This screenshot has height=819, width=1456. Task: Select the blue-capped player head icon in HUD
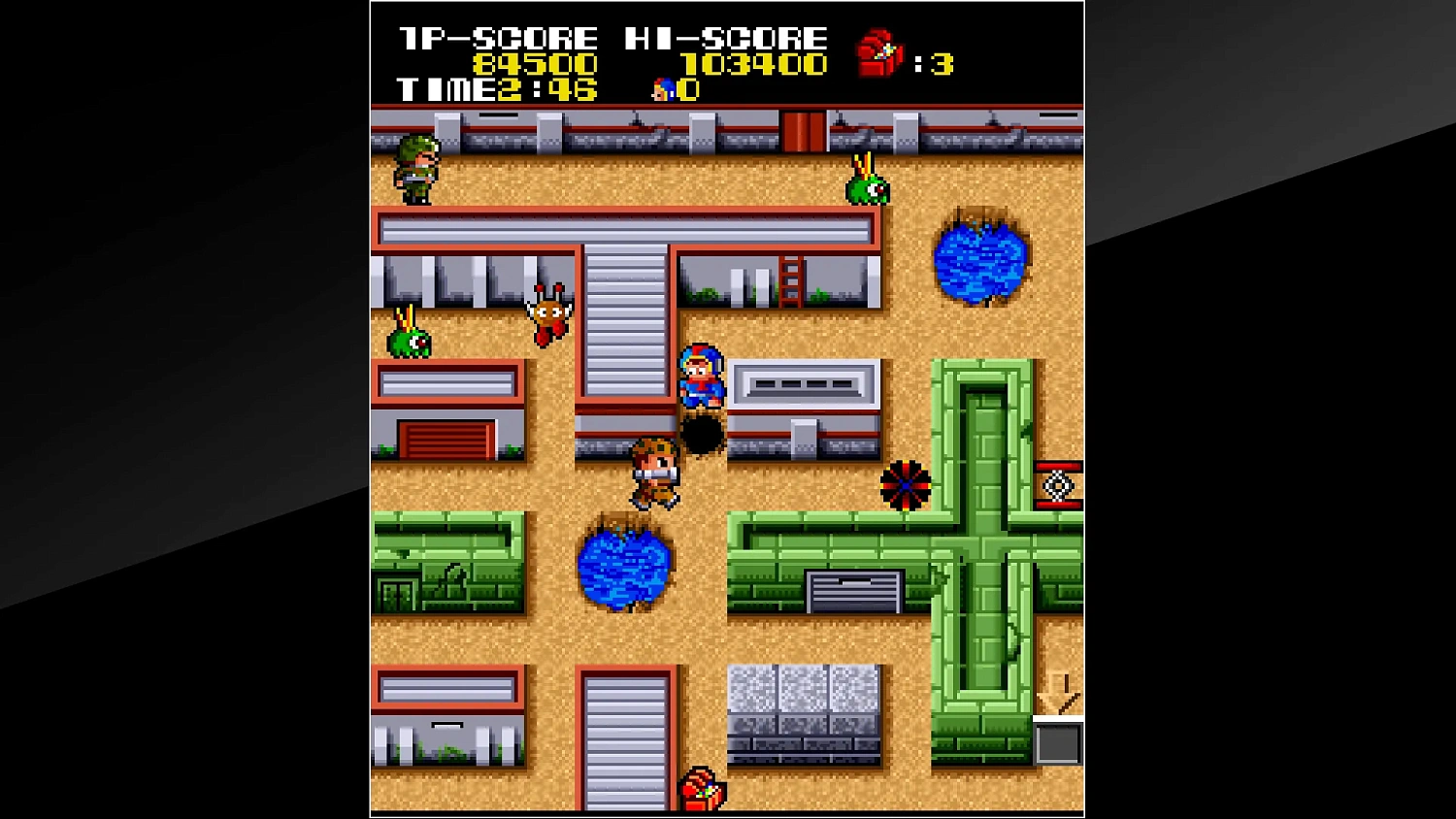pyautogui.click(x=663, y=89)
